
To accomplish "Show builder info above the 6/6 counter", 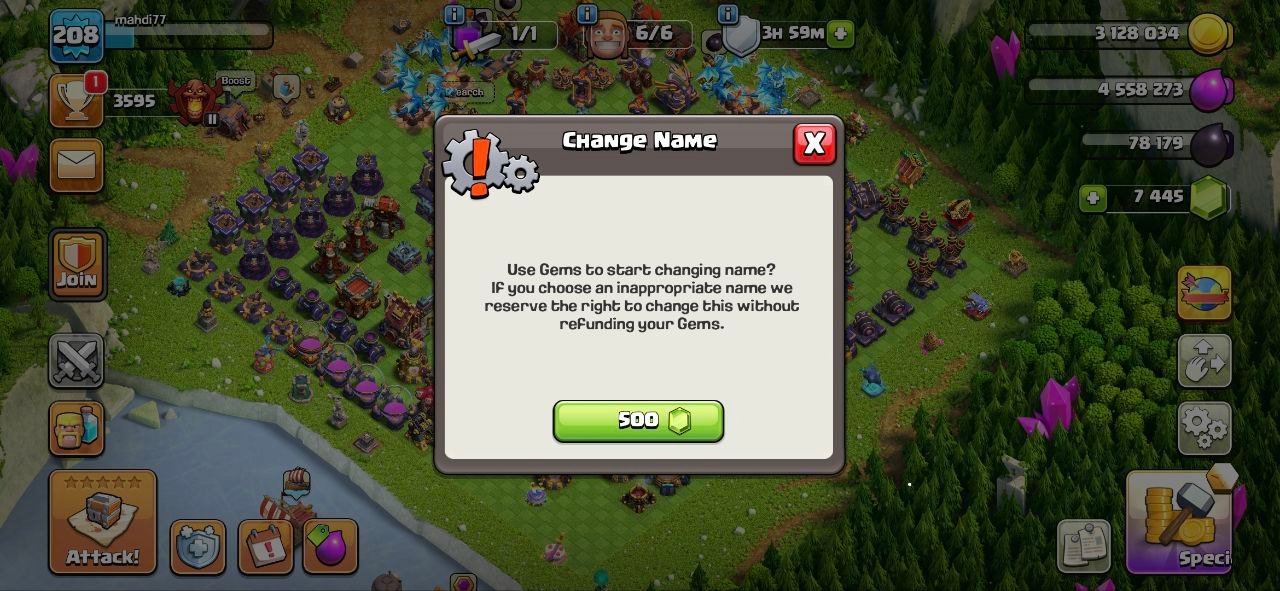I will (587, 14).
